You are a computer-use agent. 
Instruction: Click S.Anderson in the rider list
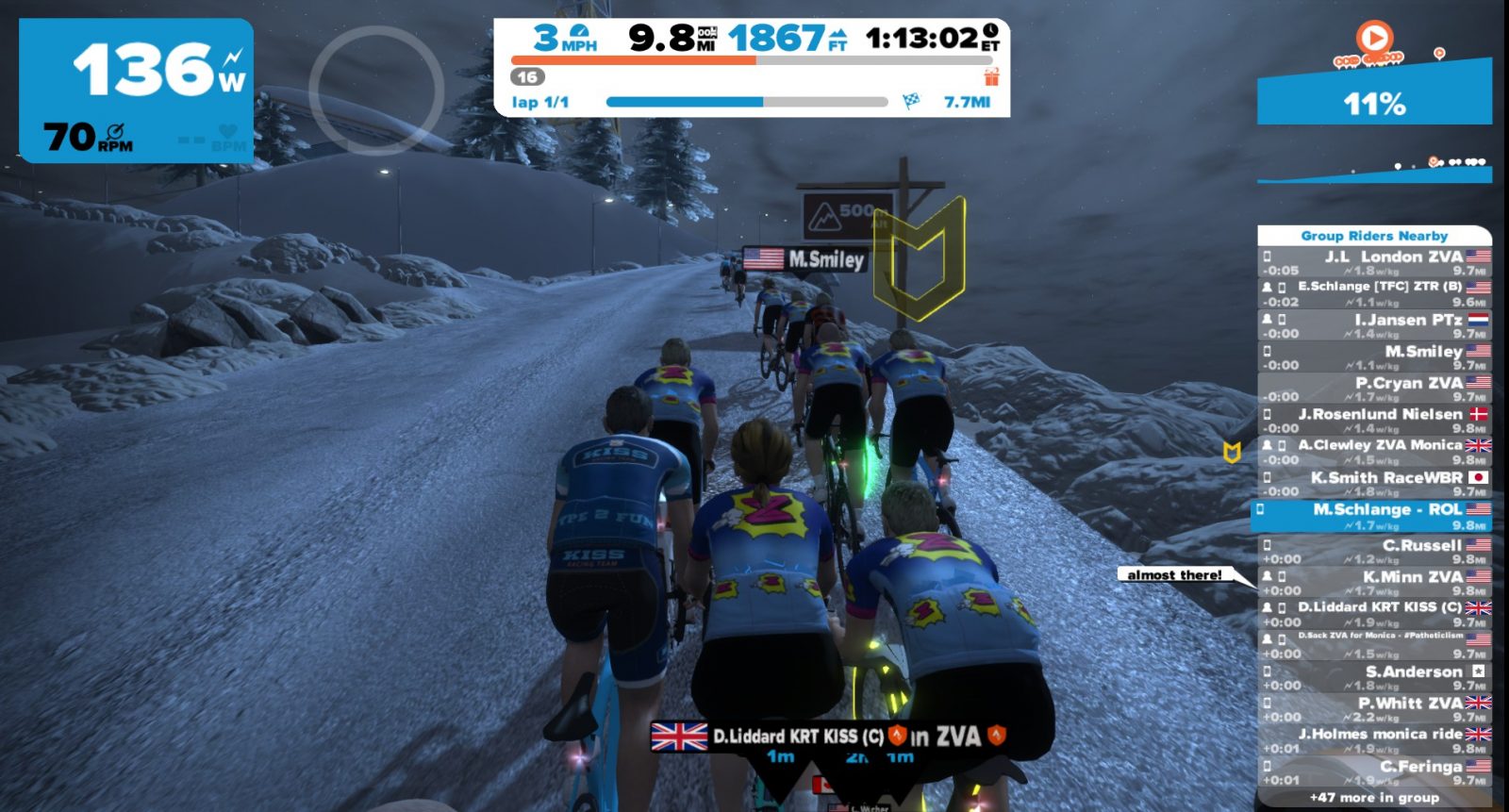coord(1375,677)
